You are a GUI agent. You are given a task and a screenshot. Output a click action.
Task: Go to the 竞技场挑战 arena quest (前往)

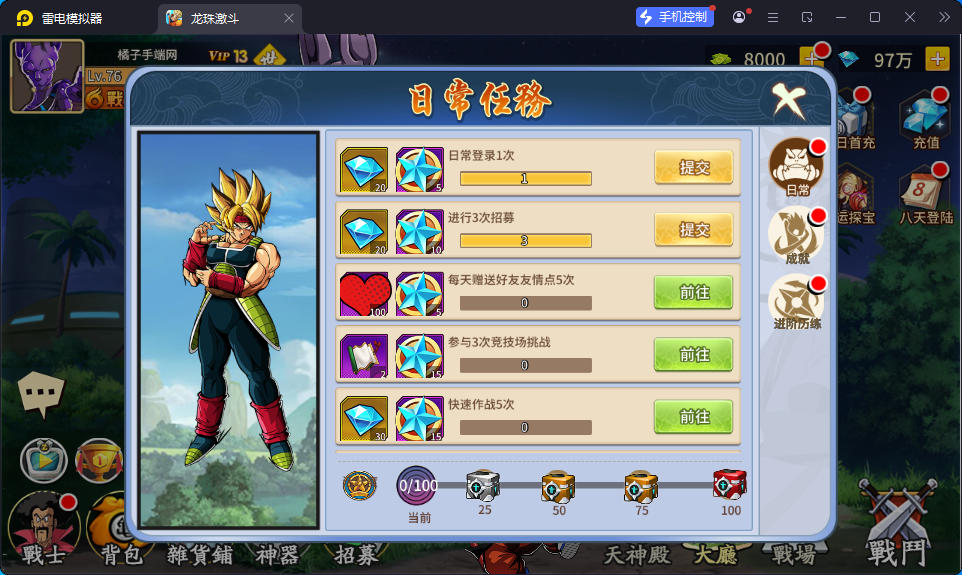[x=693, y=354]
